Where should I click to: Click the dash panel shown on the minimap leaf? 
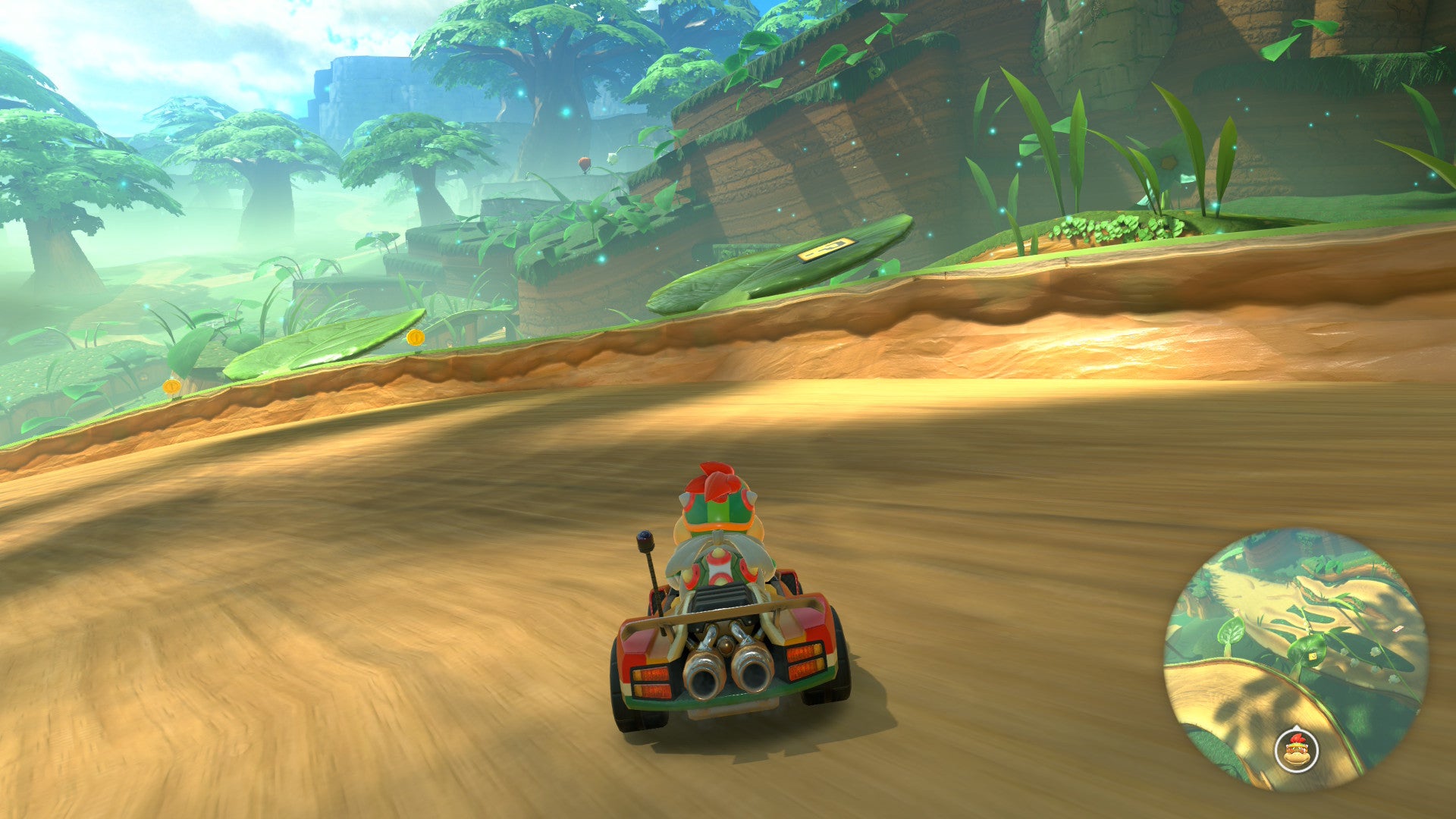[1312, 656]
